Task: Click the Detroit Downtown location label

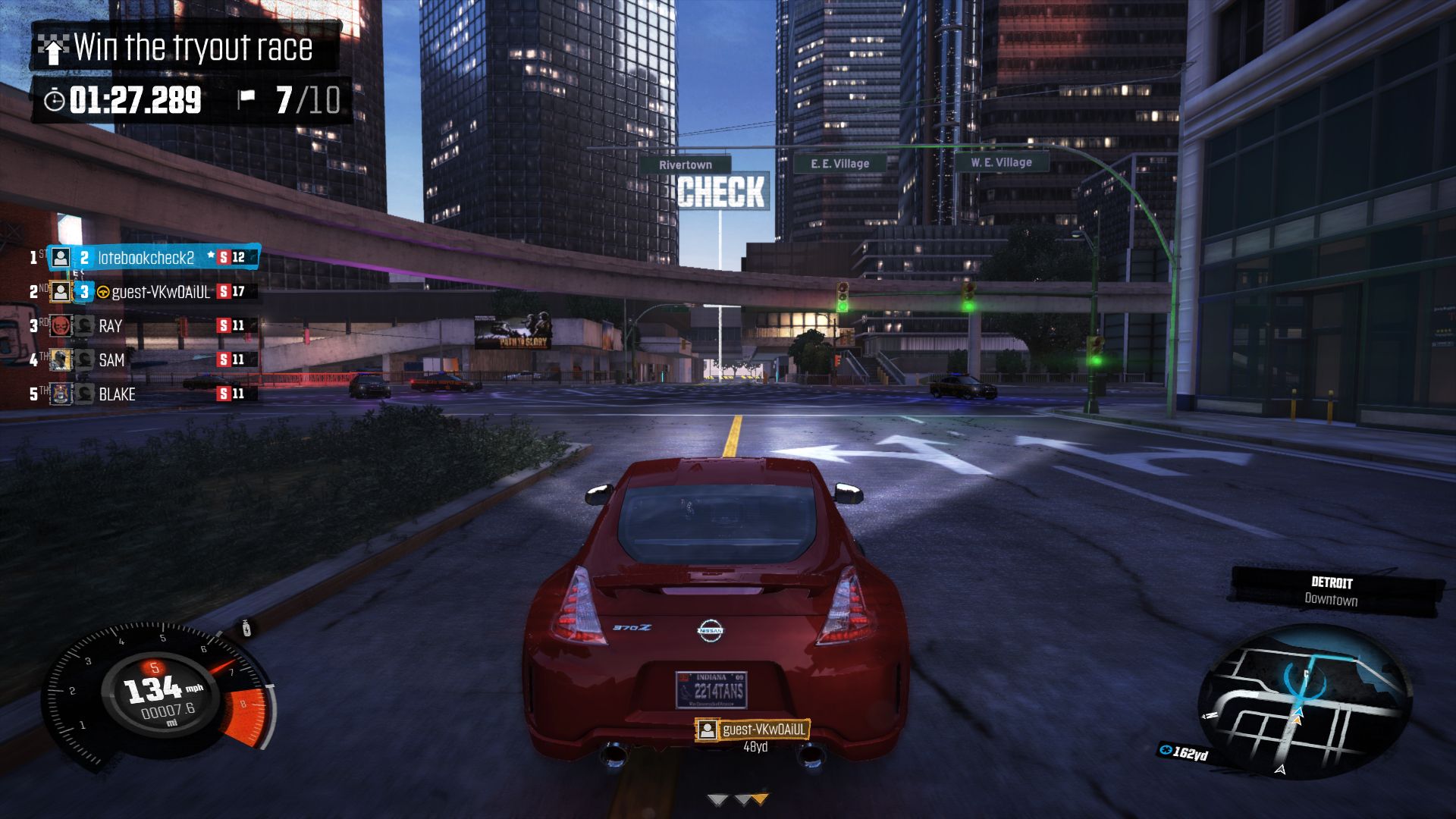Action: pos(1332,591)
